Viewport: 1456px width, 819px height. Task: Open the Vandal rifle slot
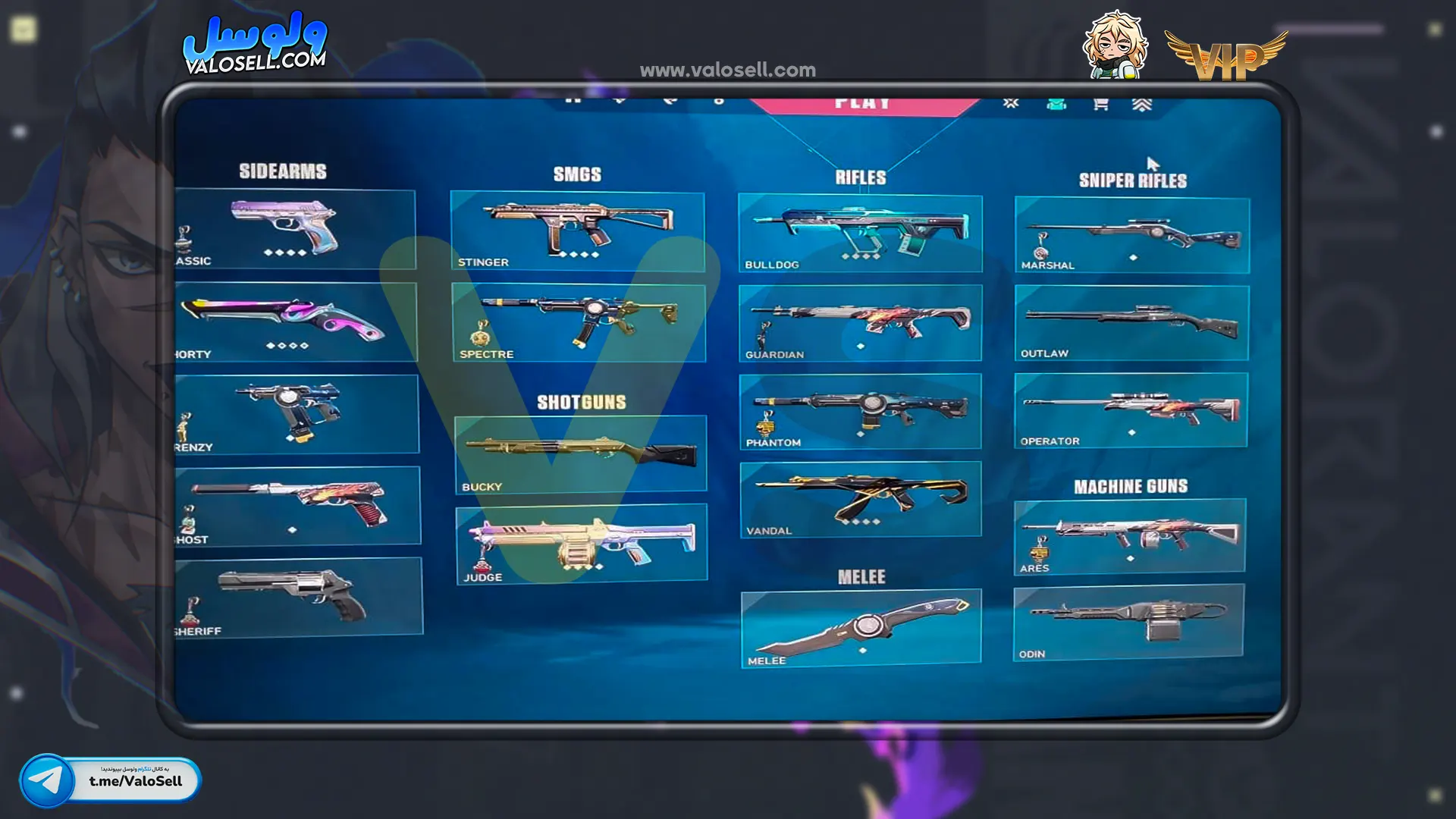click(861, 500)
